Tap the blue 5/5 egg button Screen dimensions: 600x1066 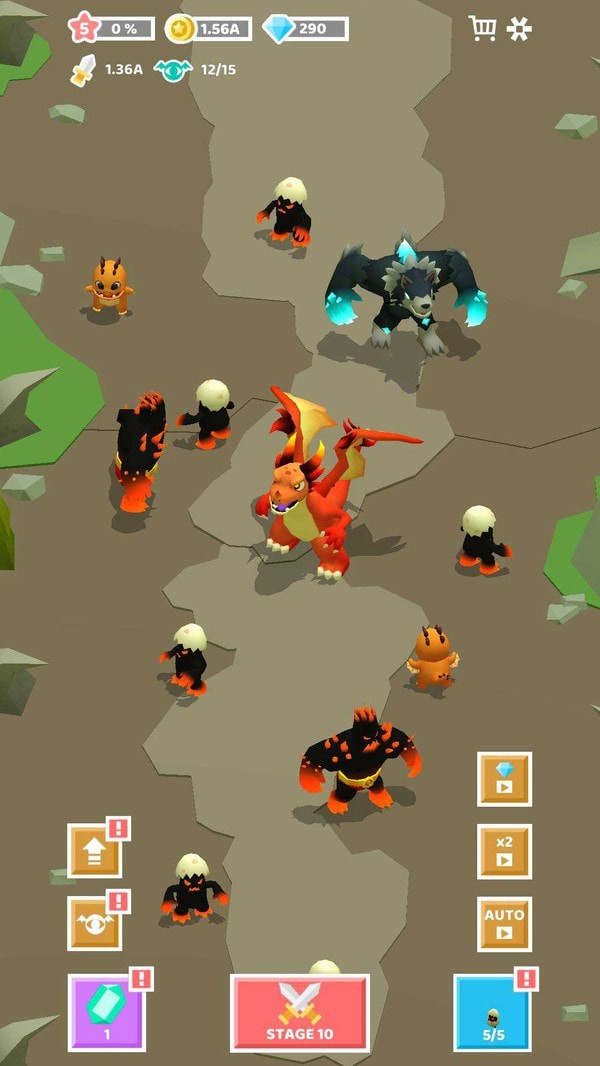(x=491, y=1013)
